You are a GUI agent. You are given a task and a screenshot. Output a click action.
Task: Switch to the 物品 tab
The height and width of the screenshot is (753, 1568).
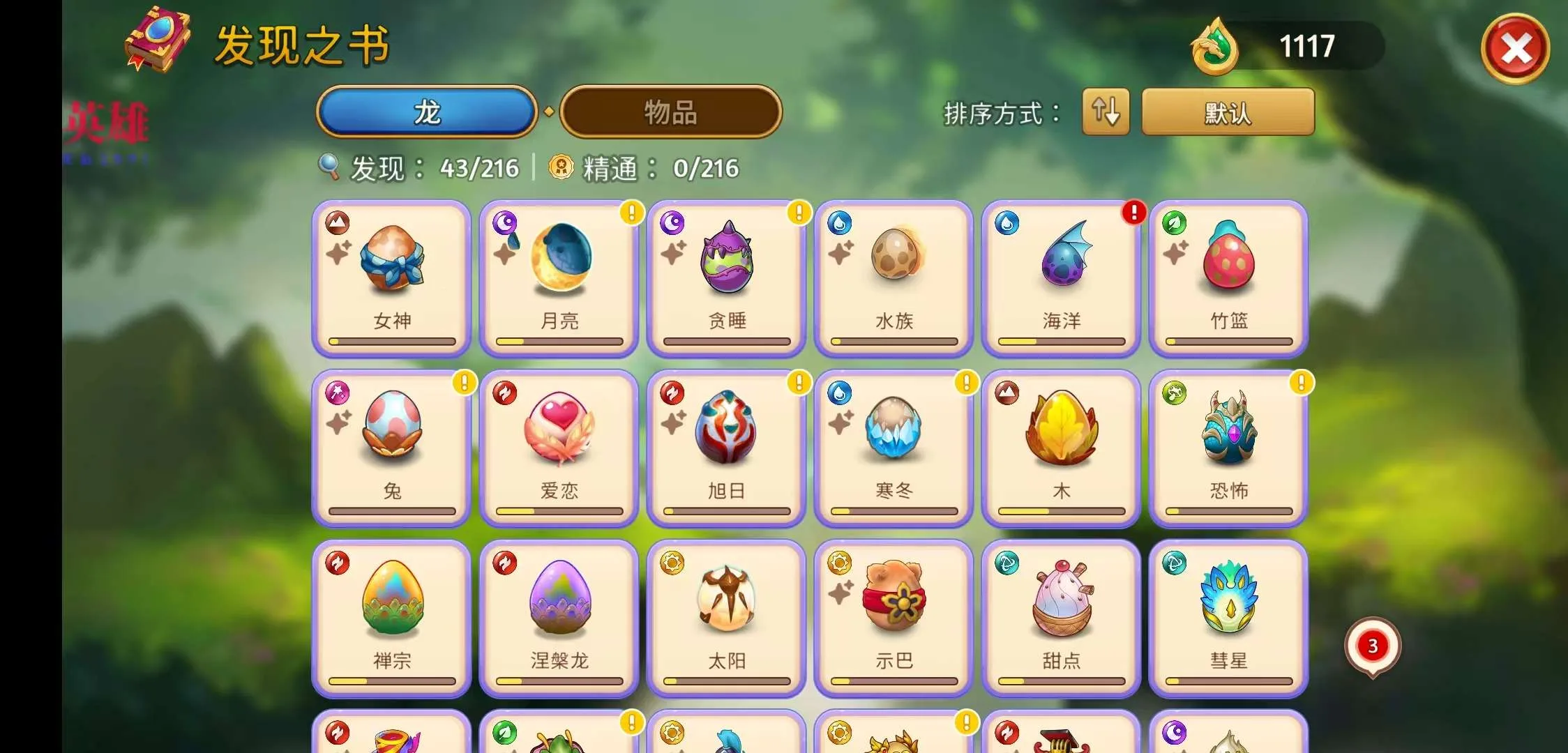pos(670,112)
